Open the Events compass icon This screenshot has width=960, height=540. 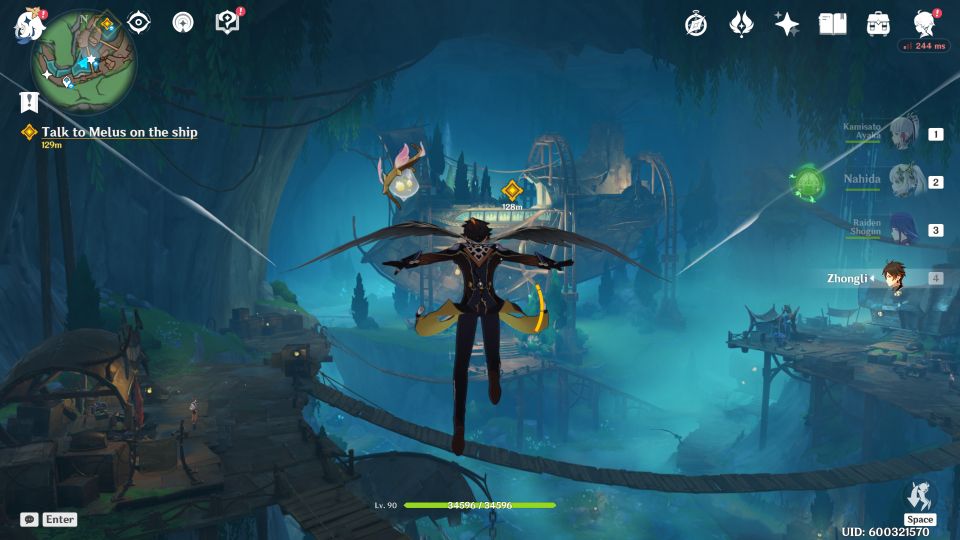tap(696, 24)
